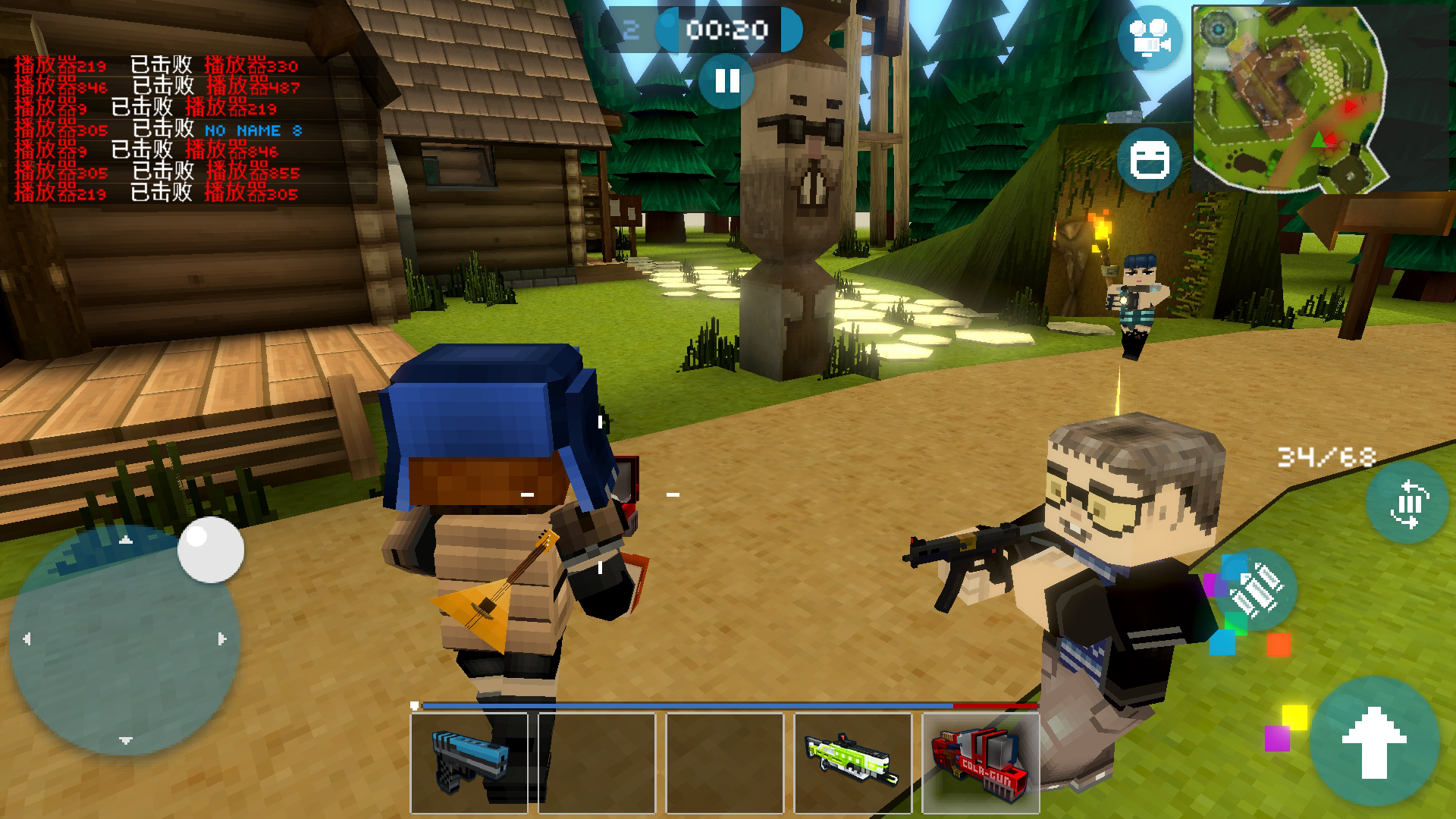Tap the white movement joystick knob

pos(210,550)
